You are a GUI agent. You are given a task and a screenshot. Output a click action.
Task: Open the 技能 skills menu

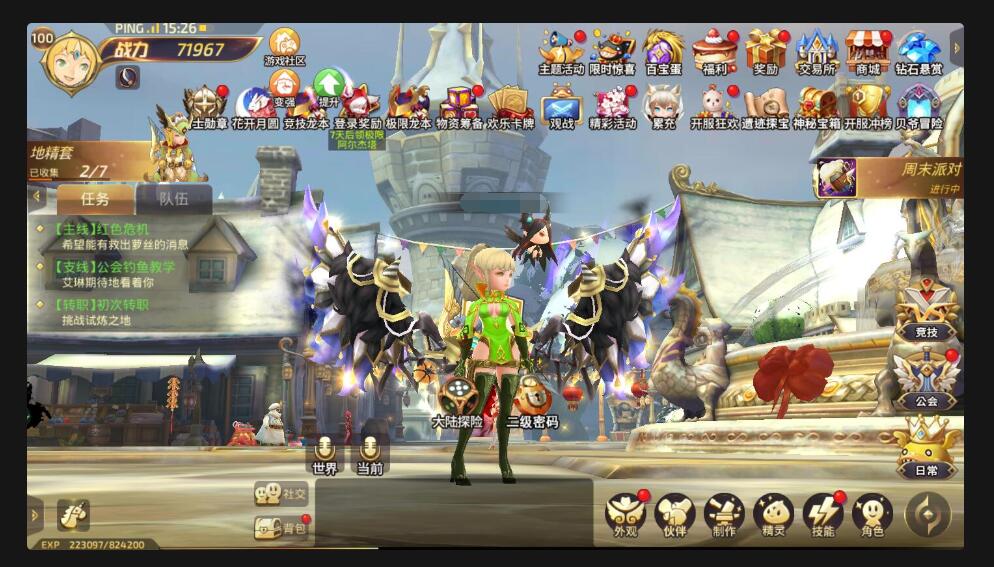coord(823,515)
